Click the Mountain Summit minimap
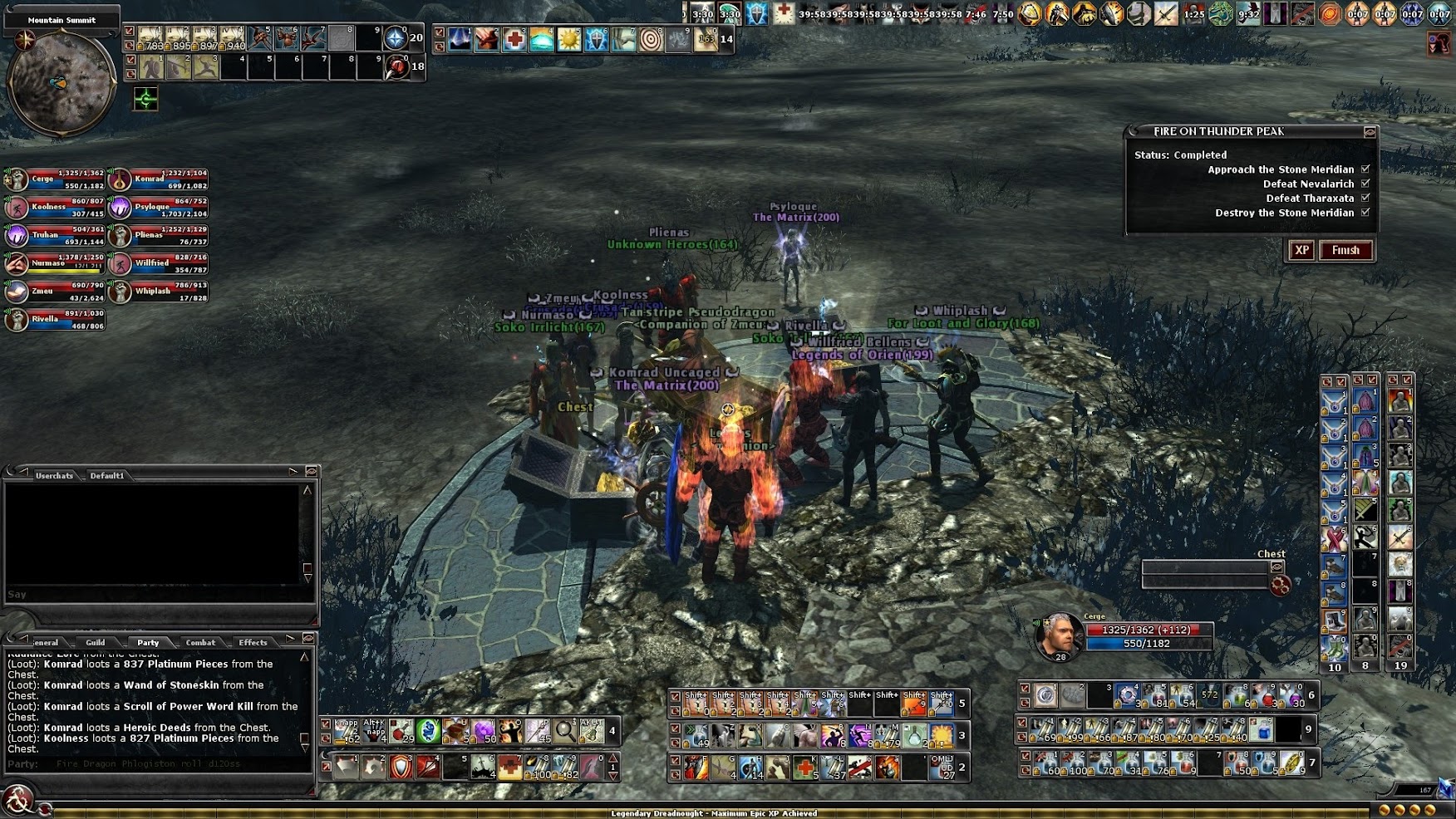1456x819 pixels. 61,83
